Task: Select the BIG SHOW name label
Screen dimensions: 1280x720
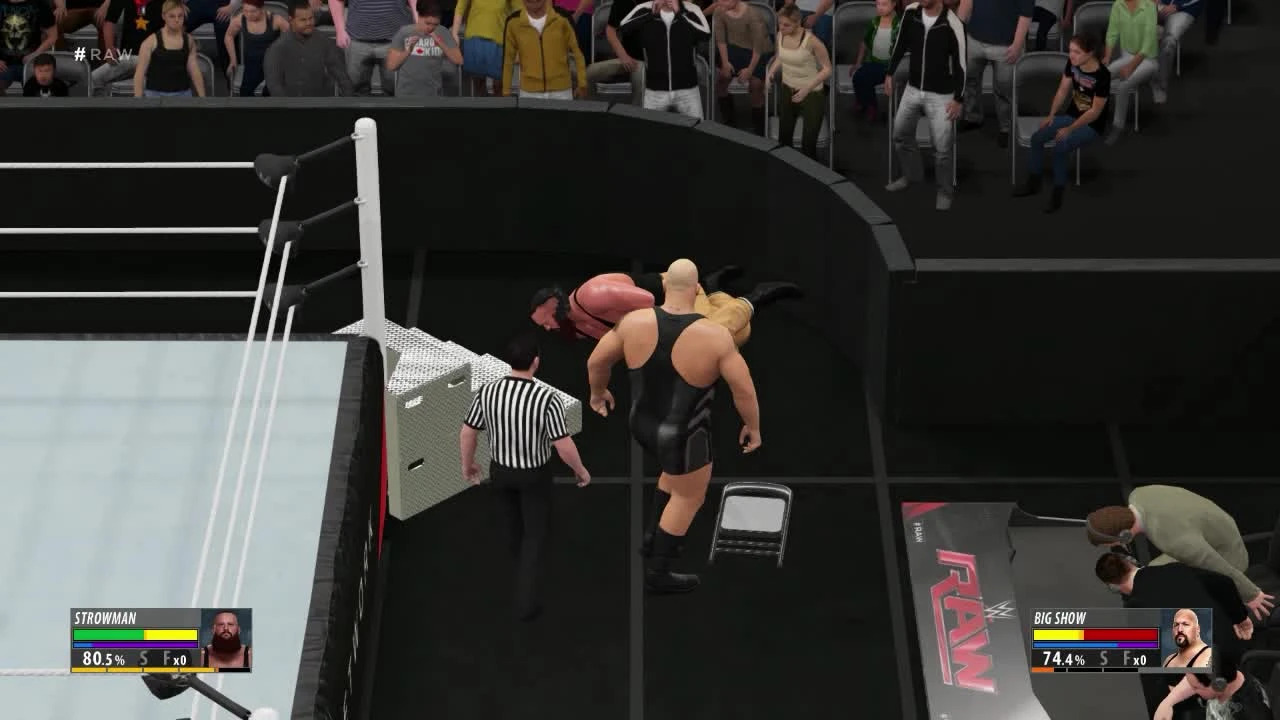Action: [x=1059, y=618]
